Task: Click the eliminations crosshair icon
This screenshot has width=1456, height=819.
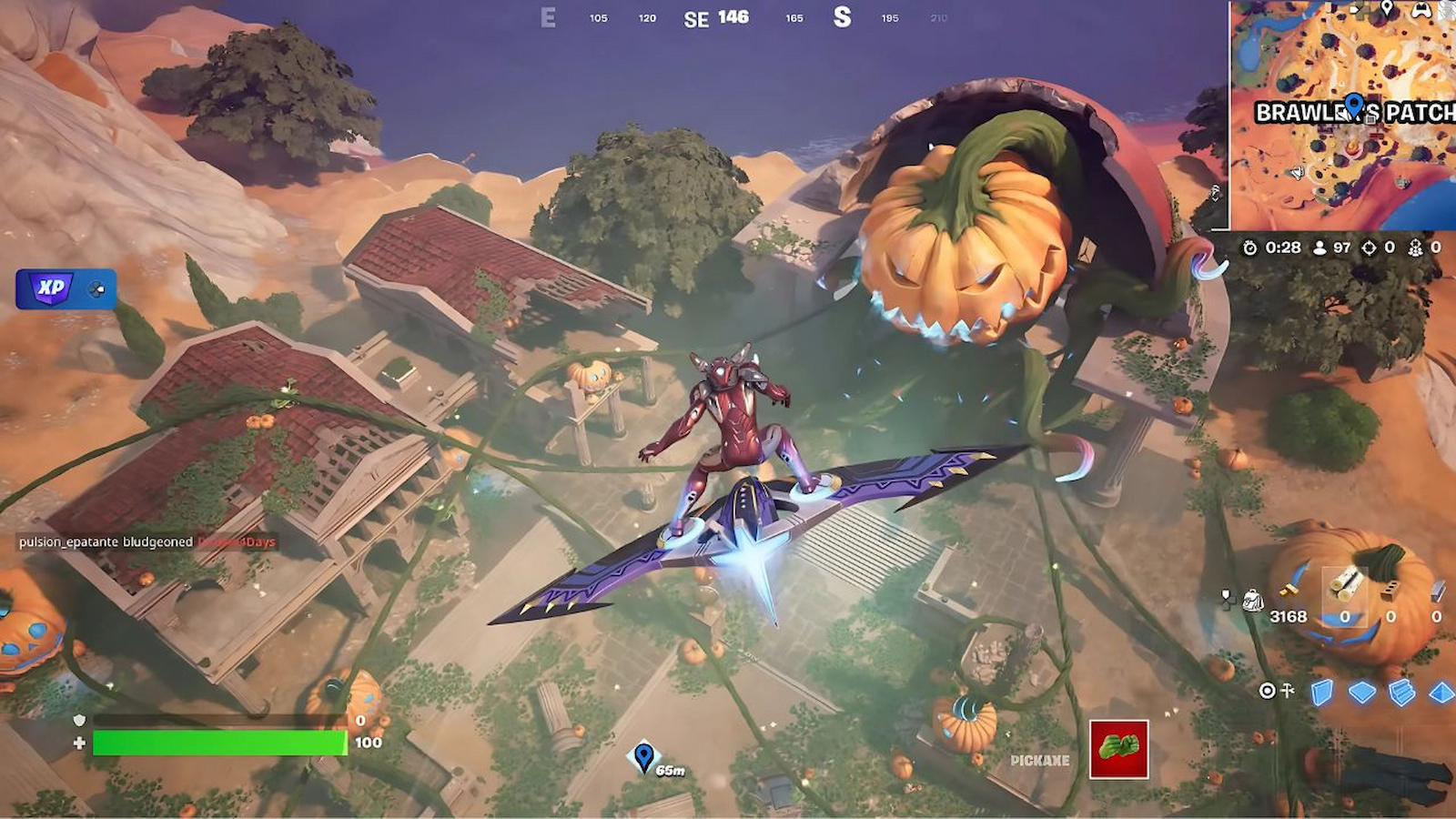Action: (1368, 247)
